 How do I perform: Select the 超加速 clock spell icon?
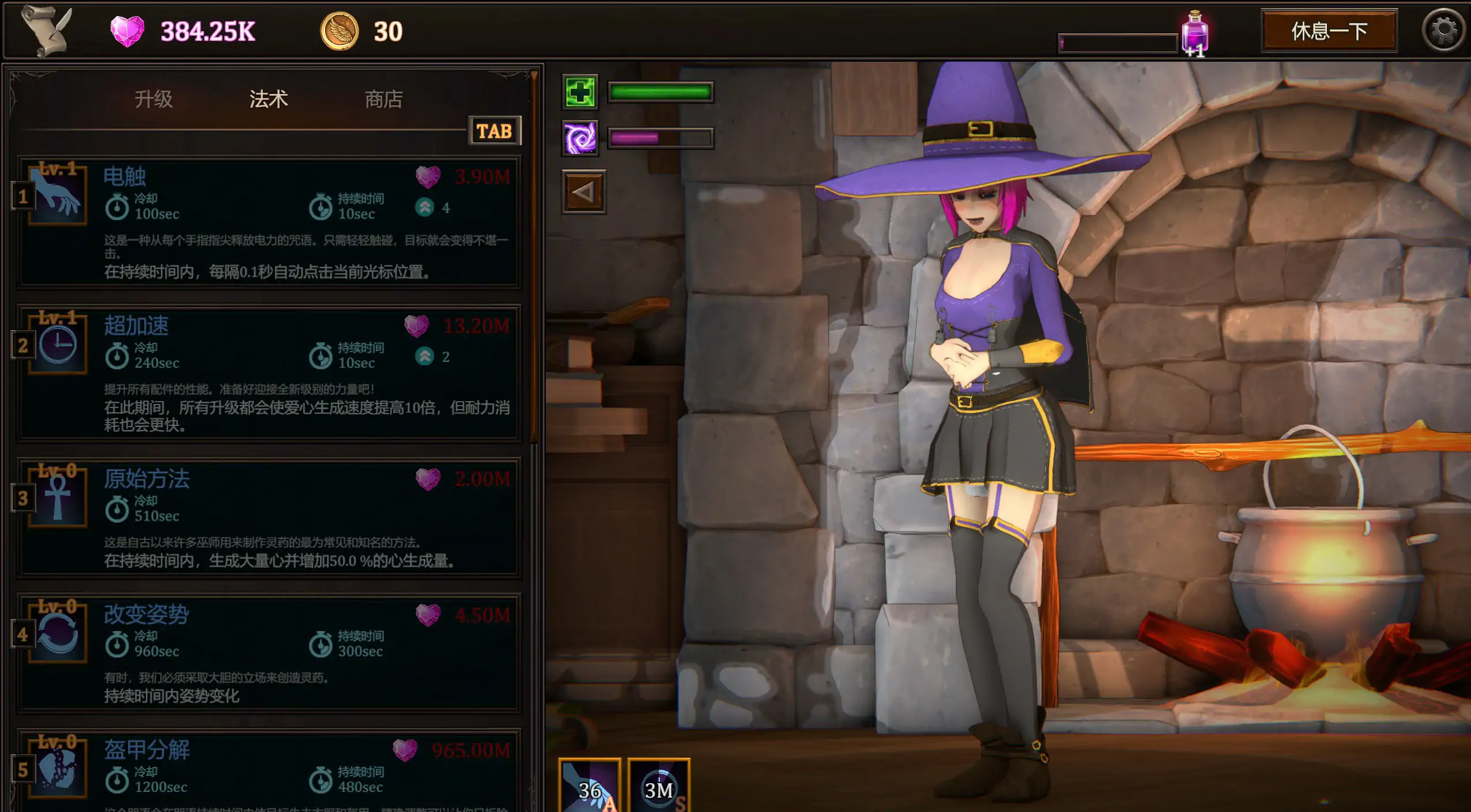[58, 345]
